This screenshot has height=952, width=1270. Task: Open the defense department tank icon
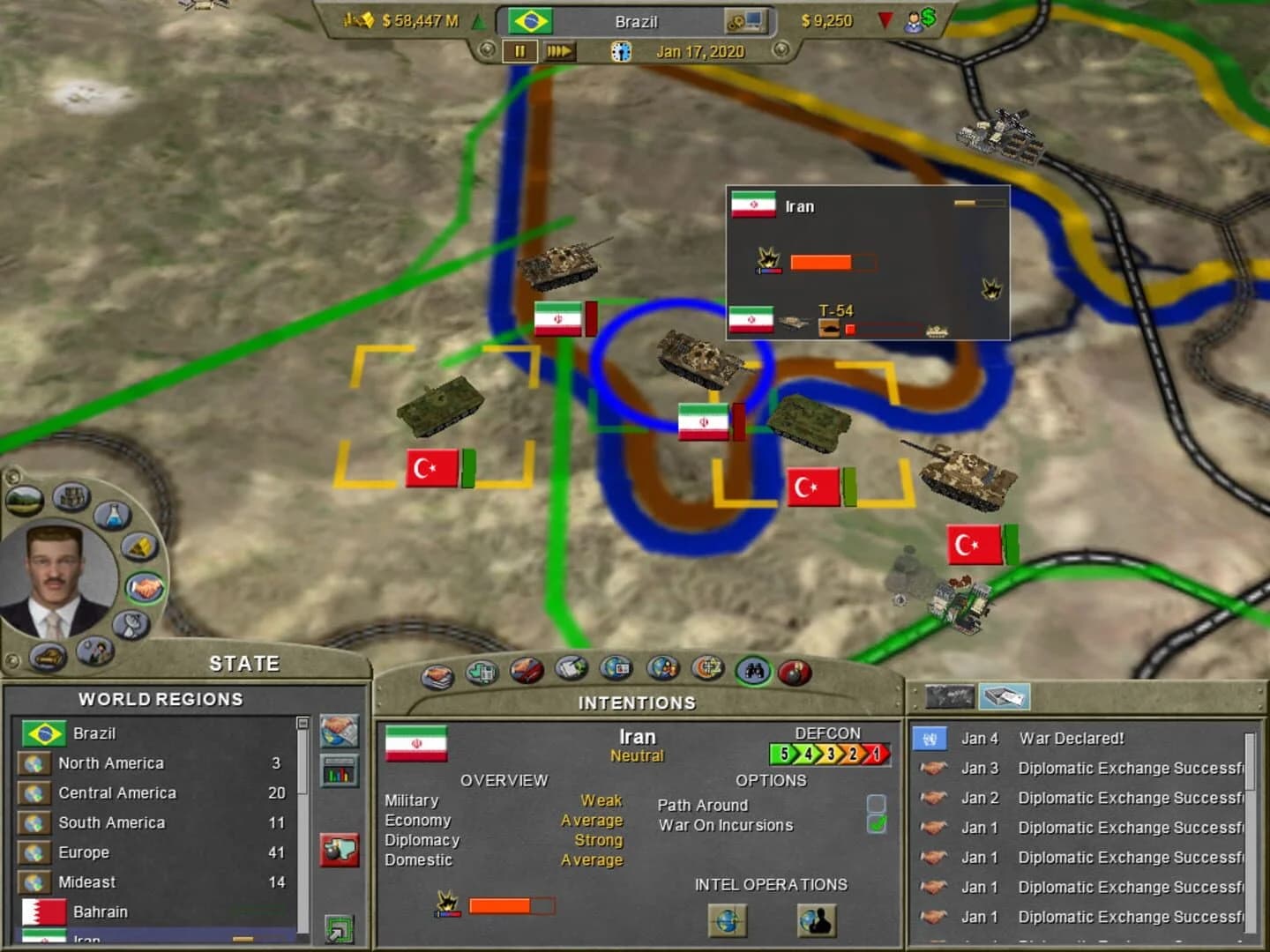click(x=47, y=657)
